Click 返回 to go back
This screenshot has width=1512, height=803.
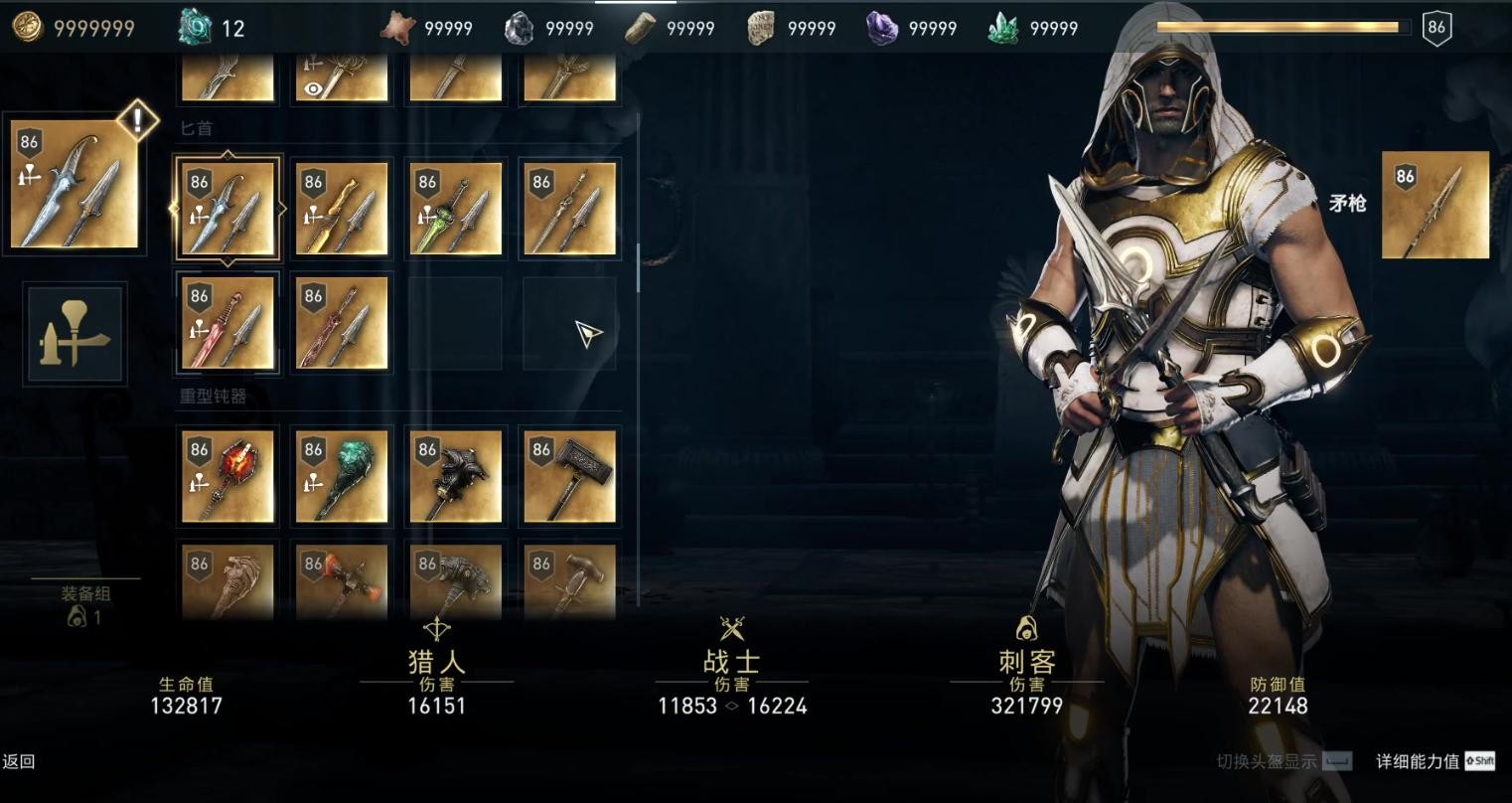click(19, 761)
